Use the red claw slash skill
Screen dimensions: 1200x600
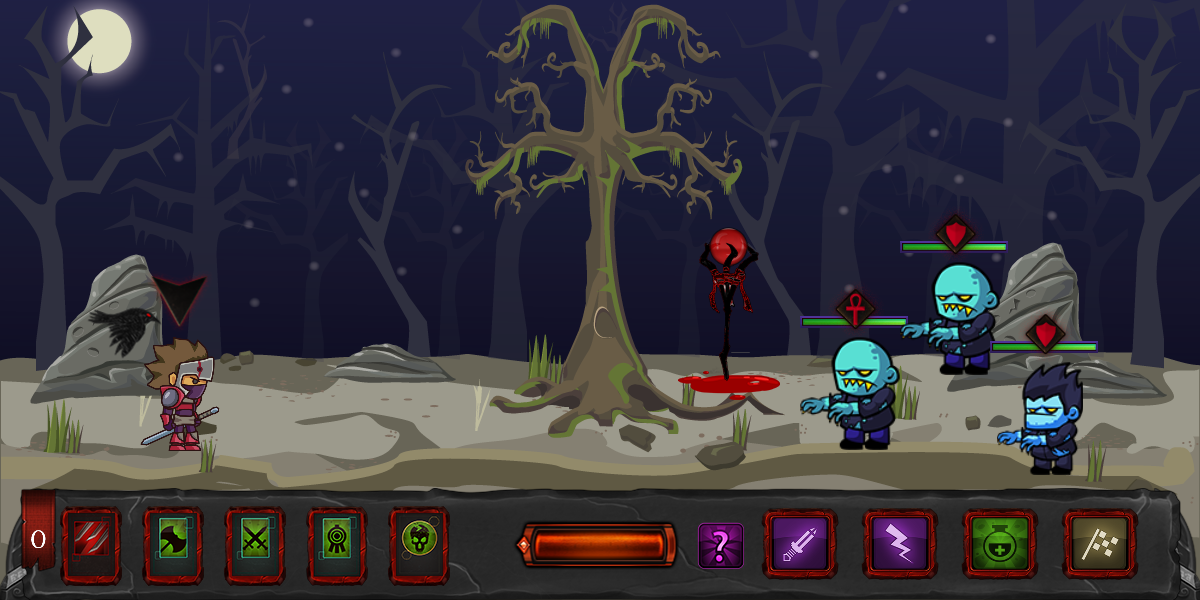[x=91, y=545]
